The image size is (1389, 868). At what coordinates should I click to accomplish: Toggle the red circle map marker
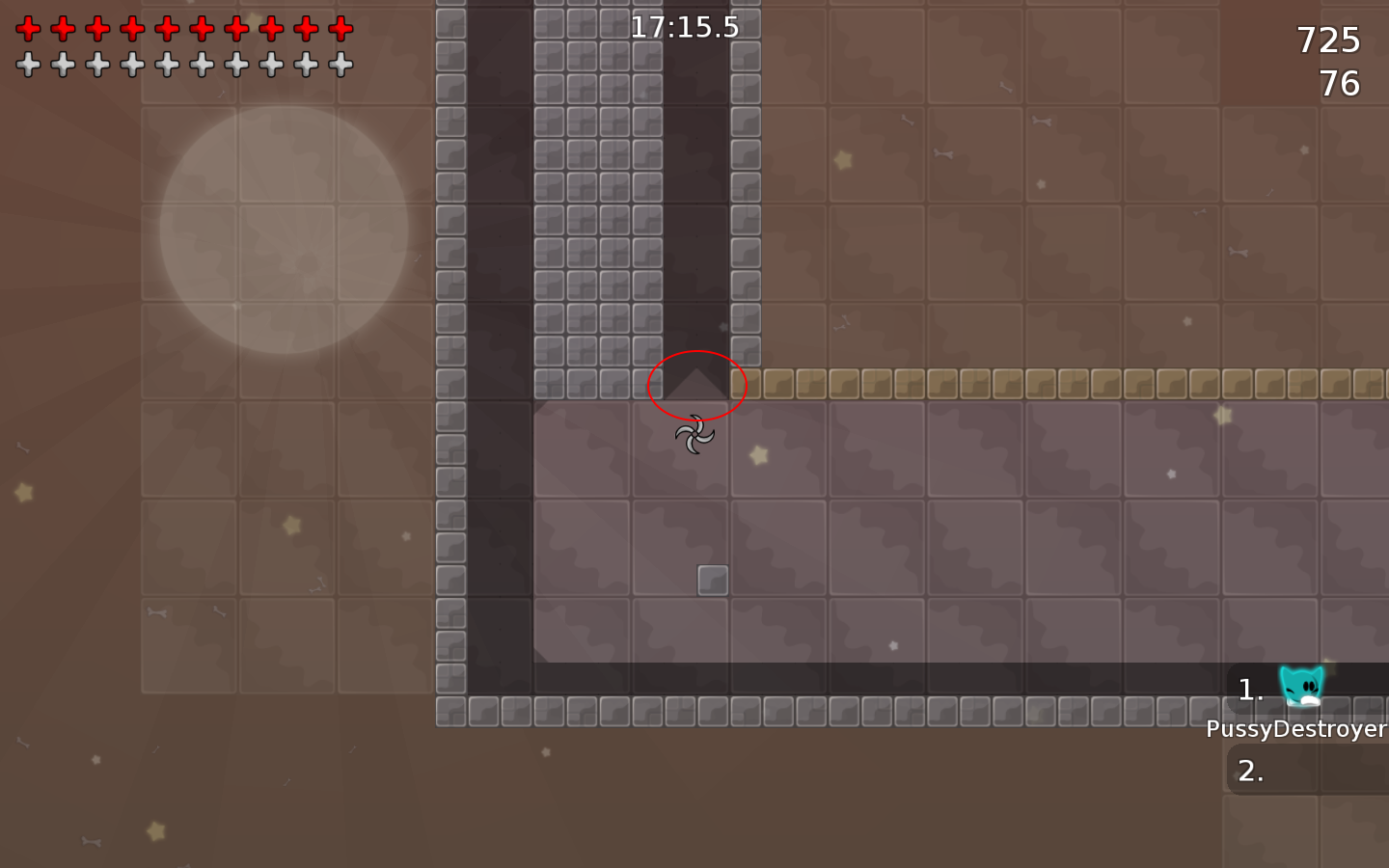click(697, 386)
